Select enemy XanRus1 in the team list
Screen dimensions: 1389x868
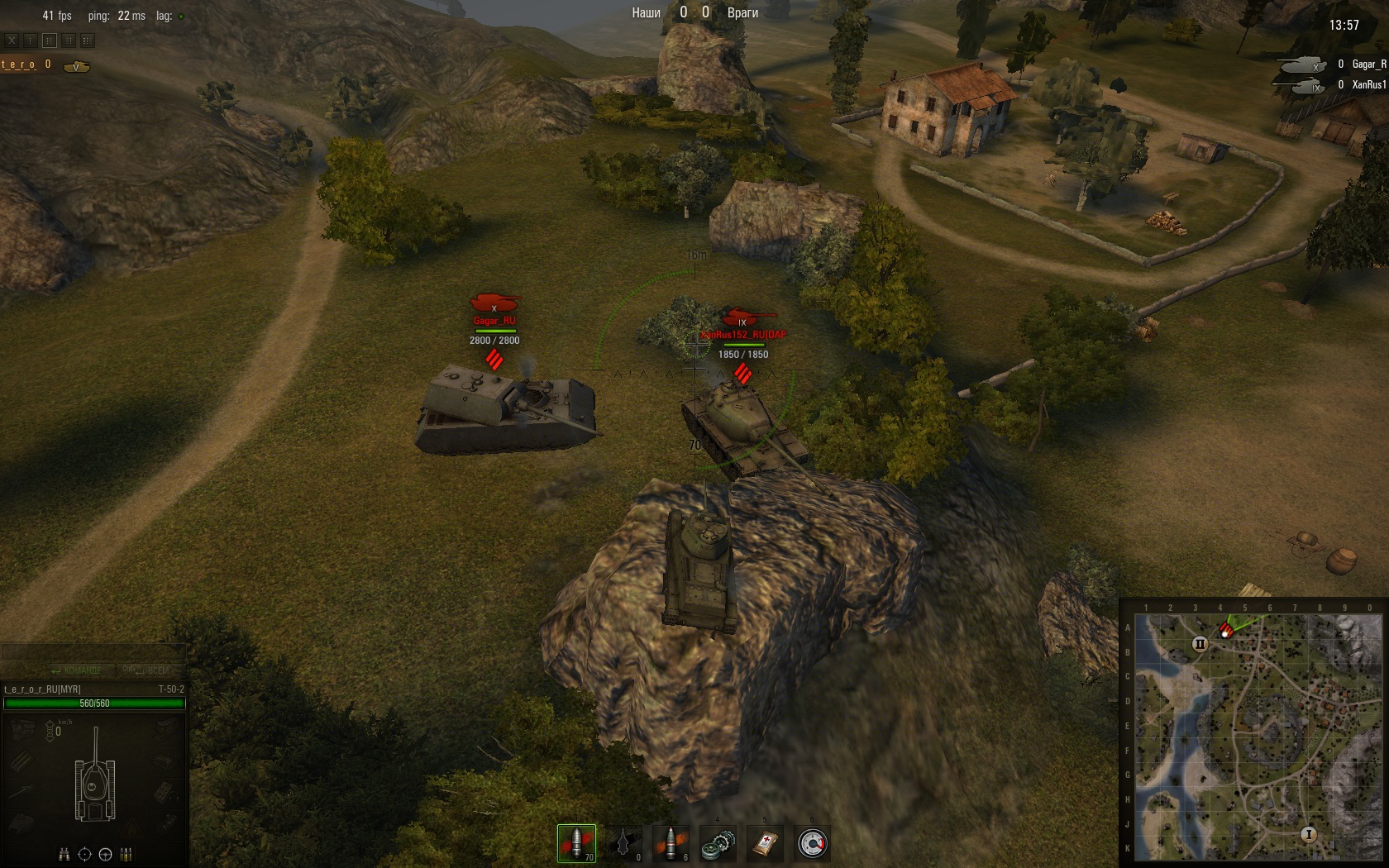(1368, 85)
